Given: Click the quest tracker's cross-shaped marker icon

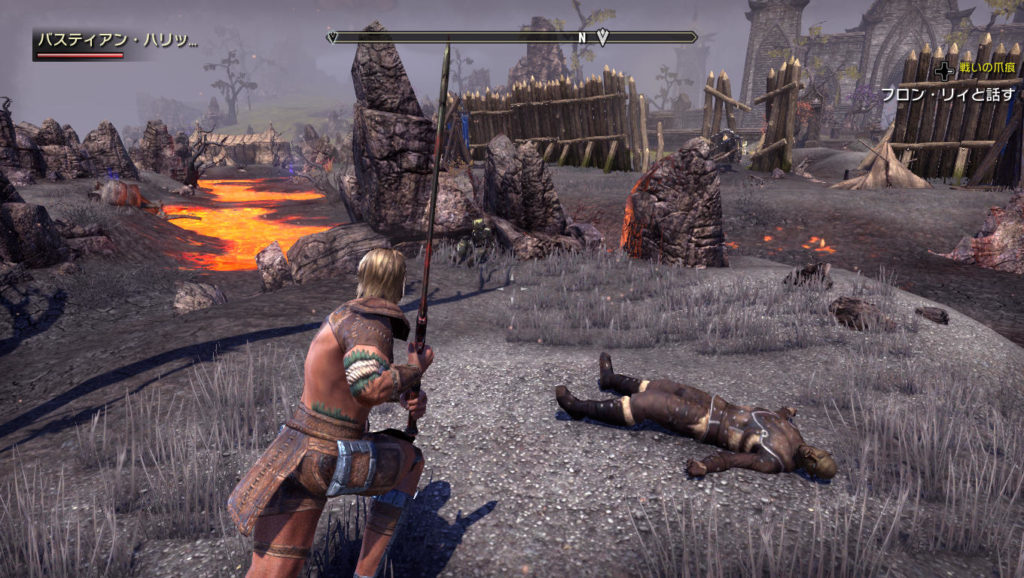Looking at the screenshot, I should 944,71.
